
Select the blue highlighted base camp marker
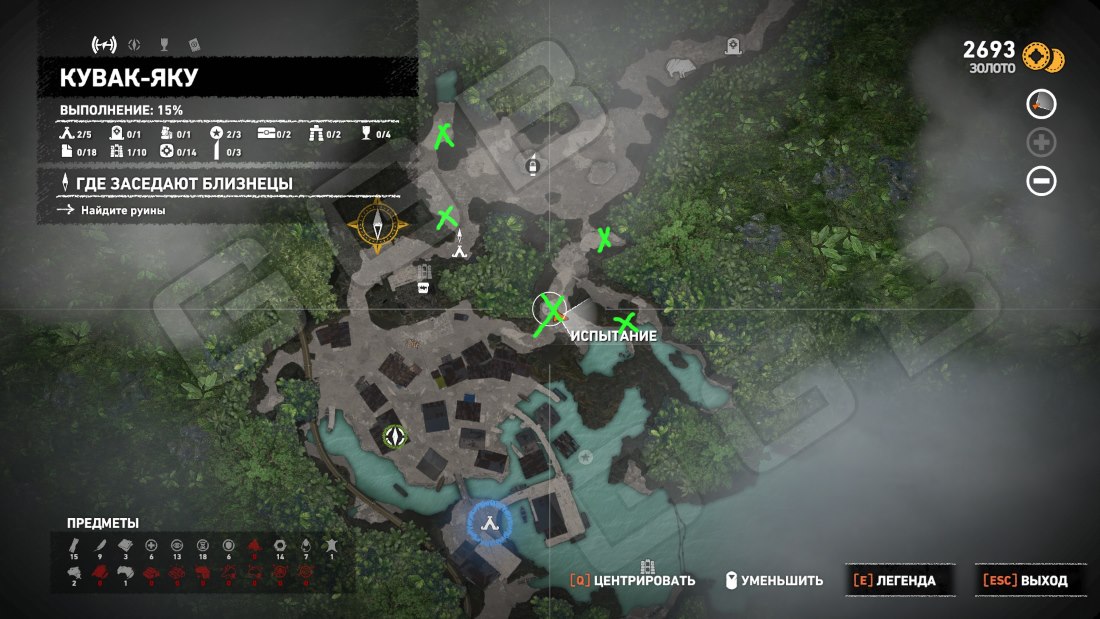[x=489, y=520]
